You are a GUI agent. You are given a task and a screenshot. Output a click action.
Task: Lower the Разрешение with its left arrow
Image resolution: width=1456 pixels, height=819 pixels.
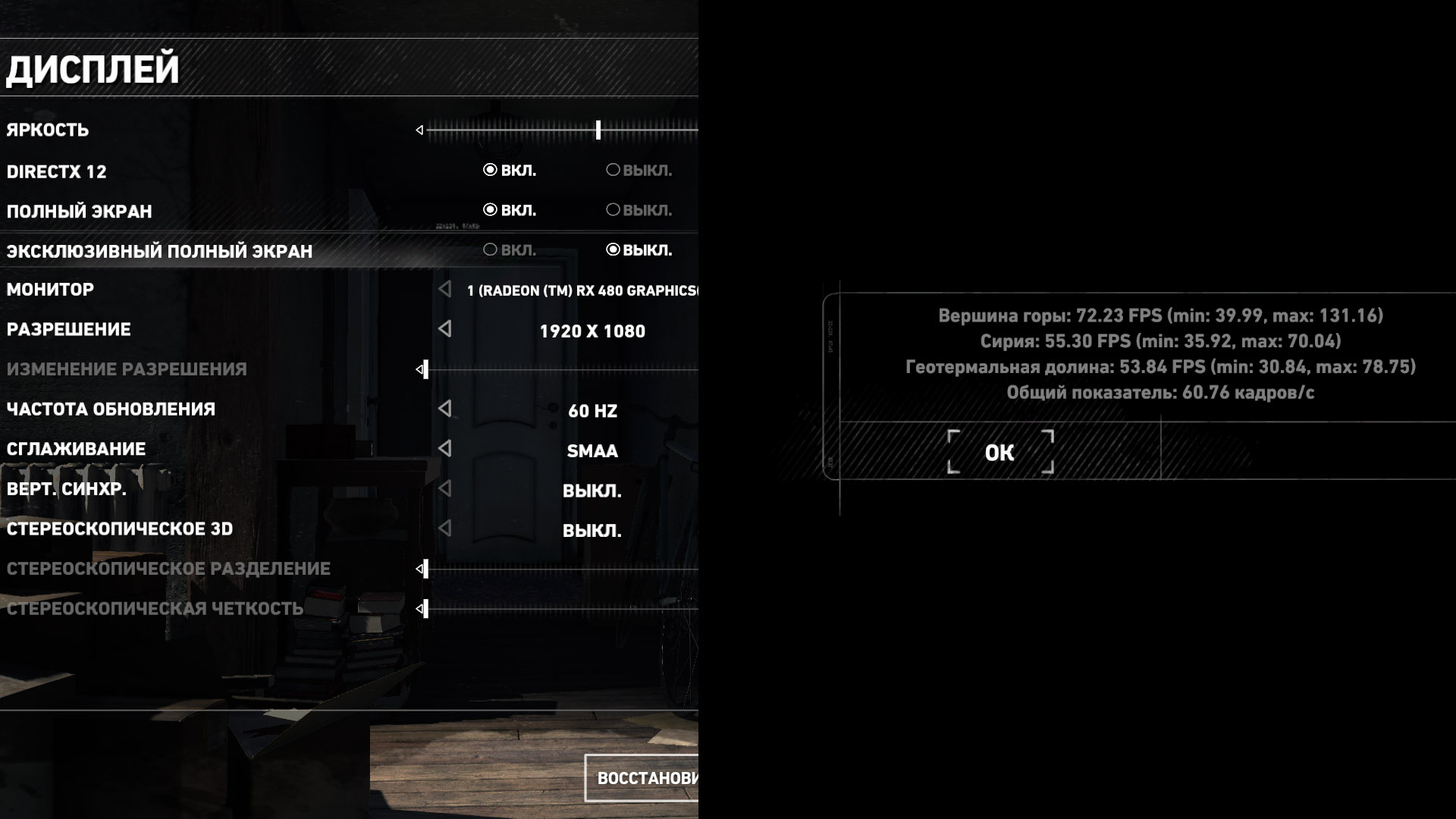[445, 328]
